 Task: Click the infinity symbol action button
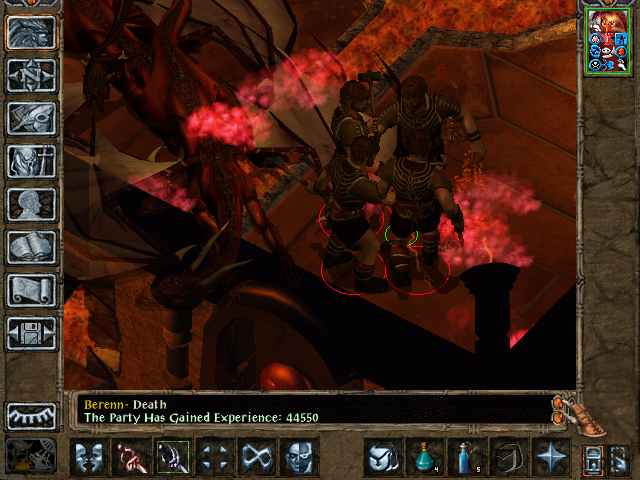pos(256,457)
